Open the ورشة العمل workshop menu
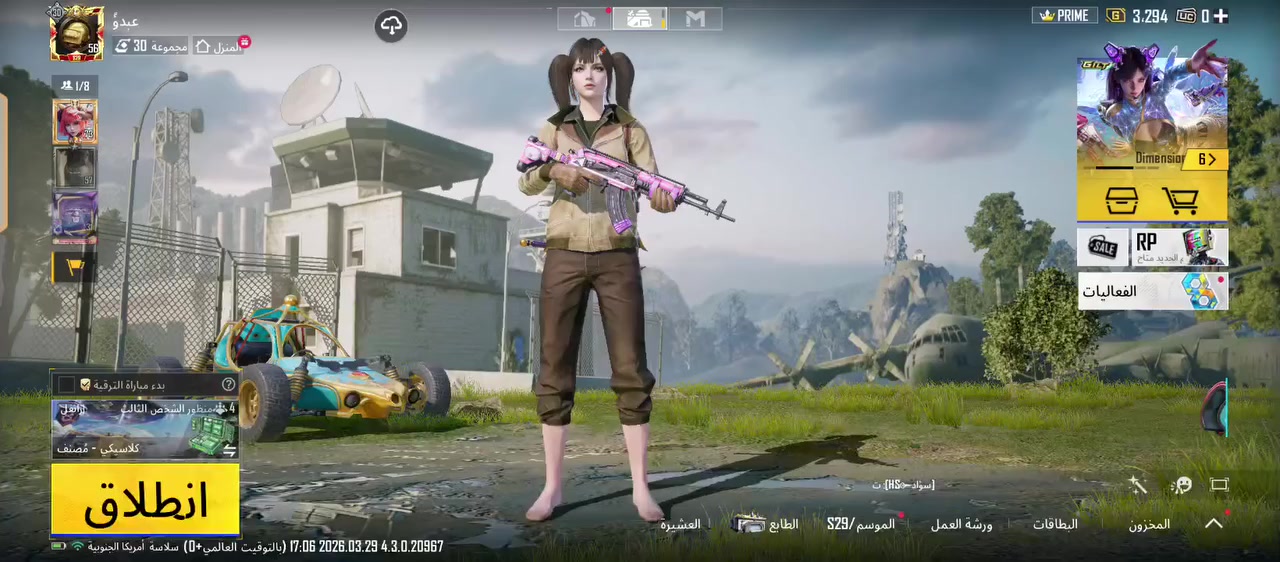This screenshot has width=1280, height=562. [961, 524]
